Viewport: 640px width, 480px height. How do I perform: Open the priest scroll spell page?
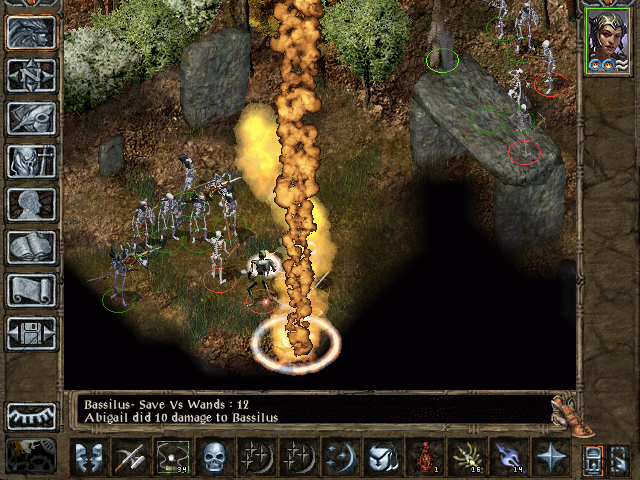pyautogui.click(x=31, y=290)
